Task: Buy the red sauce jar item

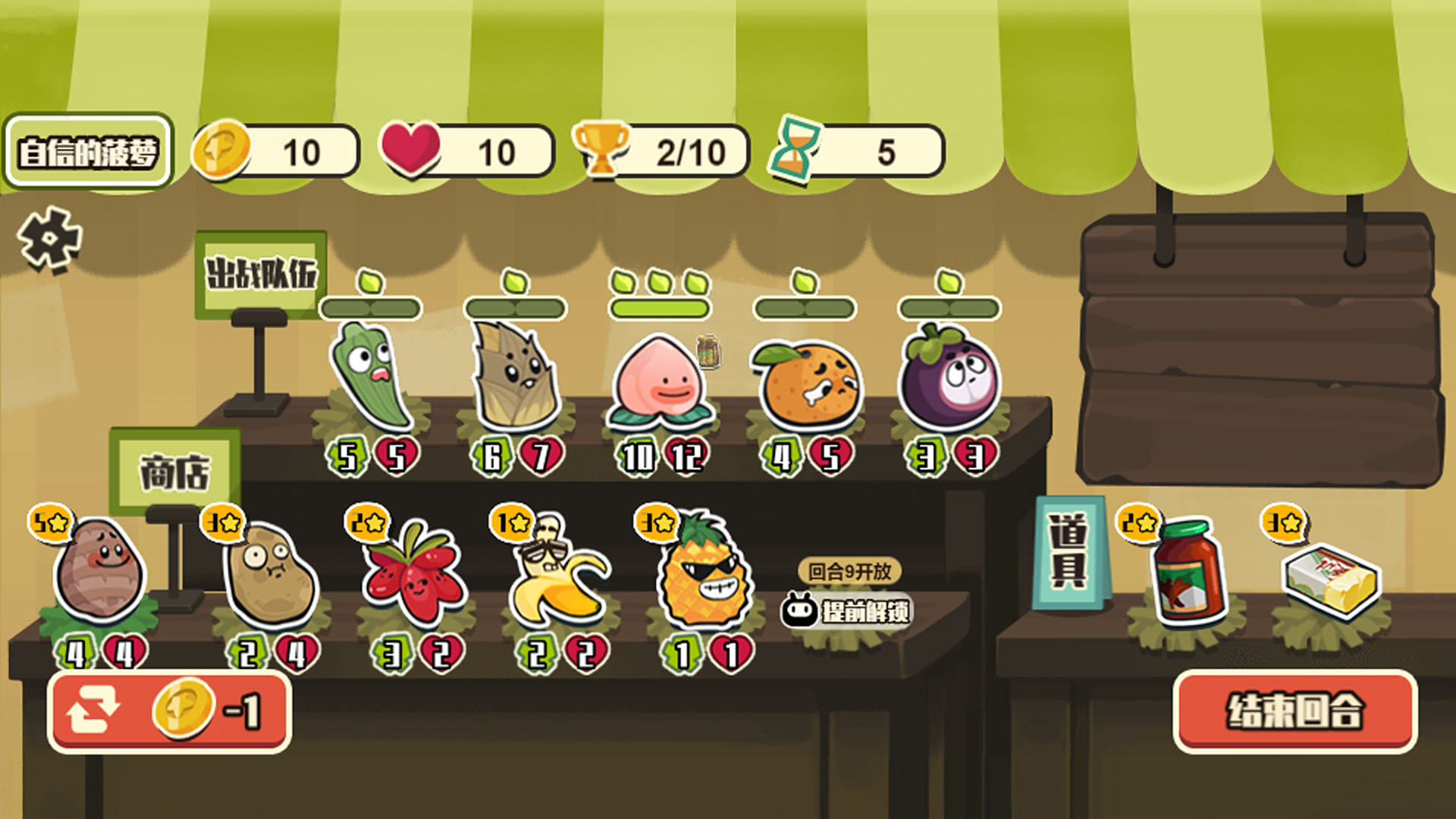Action: click(x=1185, y=570)
